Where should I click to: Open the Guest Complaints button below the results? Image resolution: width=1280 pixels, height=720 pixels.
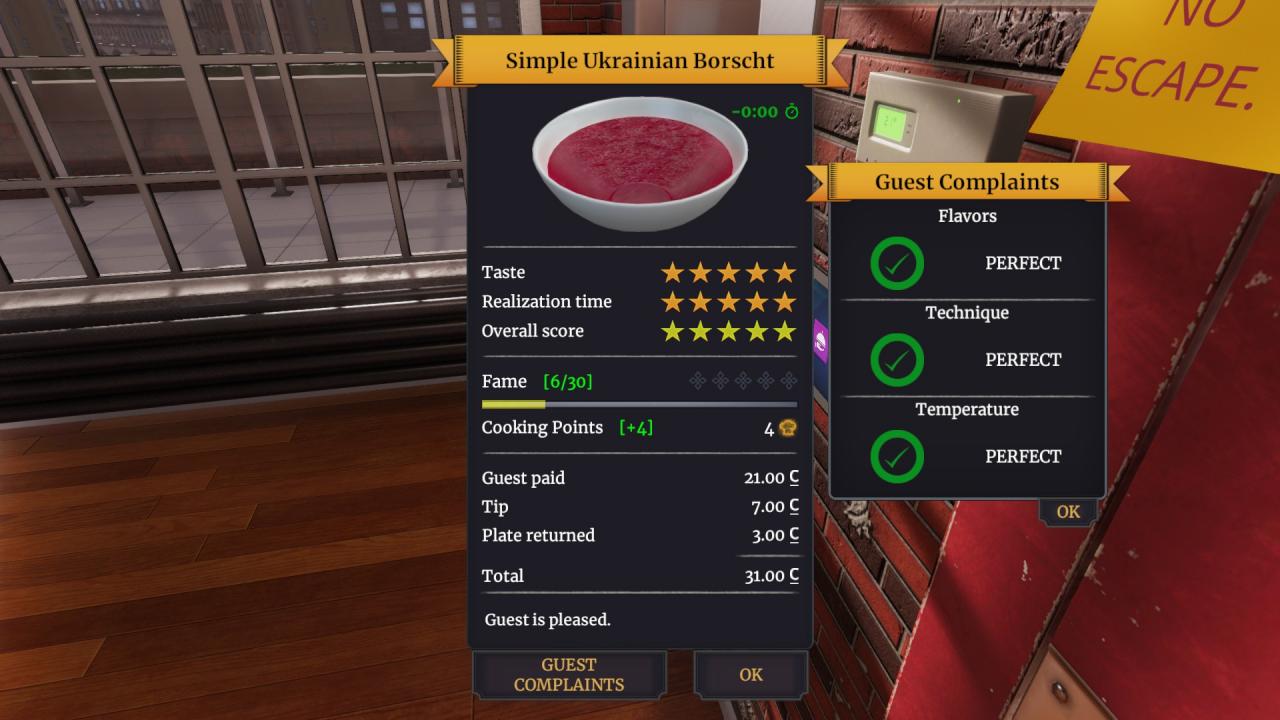[x=569, y=675]
